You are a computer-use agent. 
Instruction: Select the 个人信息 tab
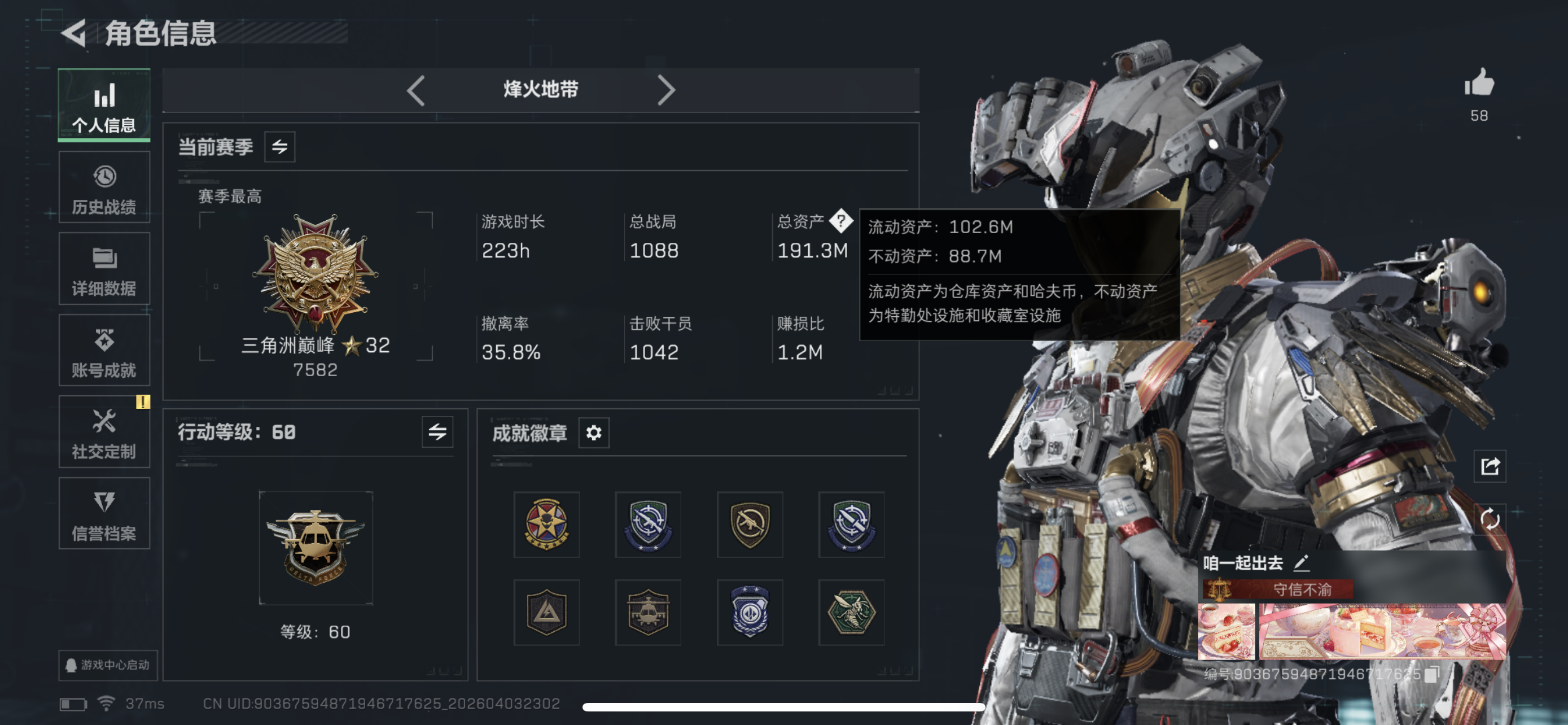tap(104, 106)
